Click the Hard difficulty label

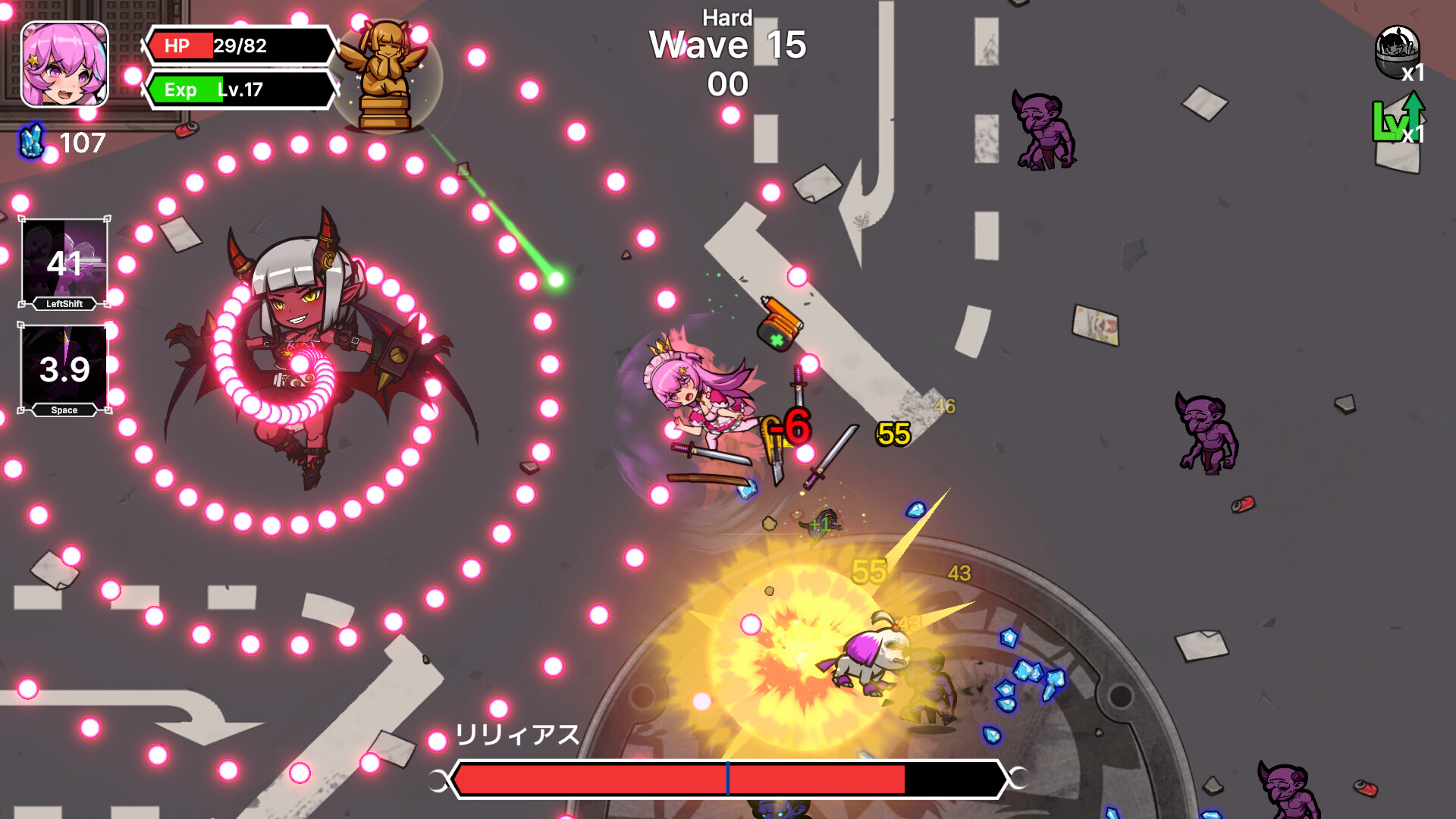click(x=726, y=17)
